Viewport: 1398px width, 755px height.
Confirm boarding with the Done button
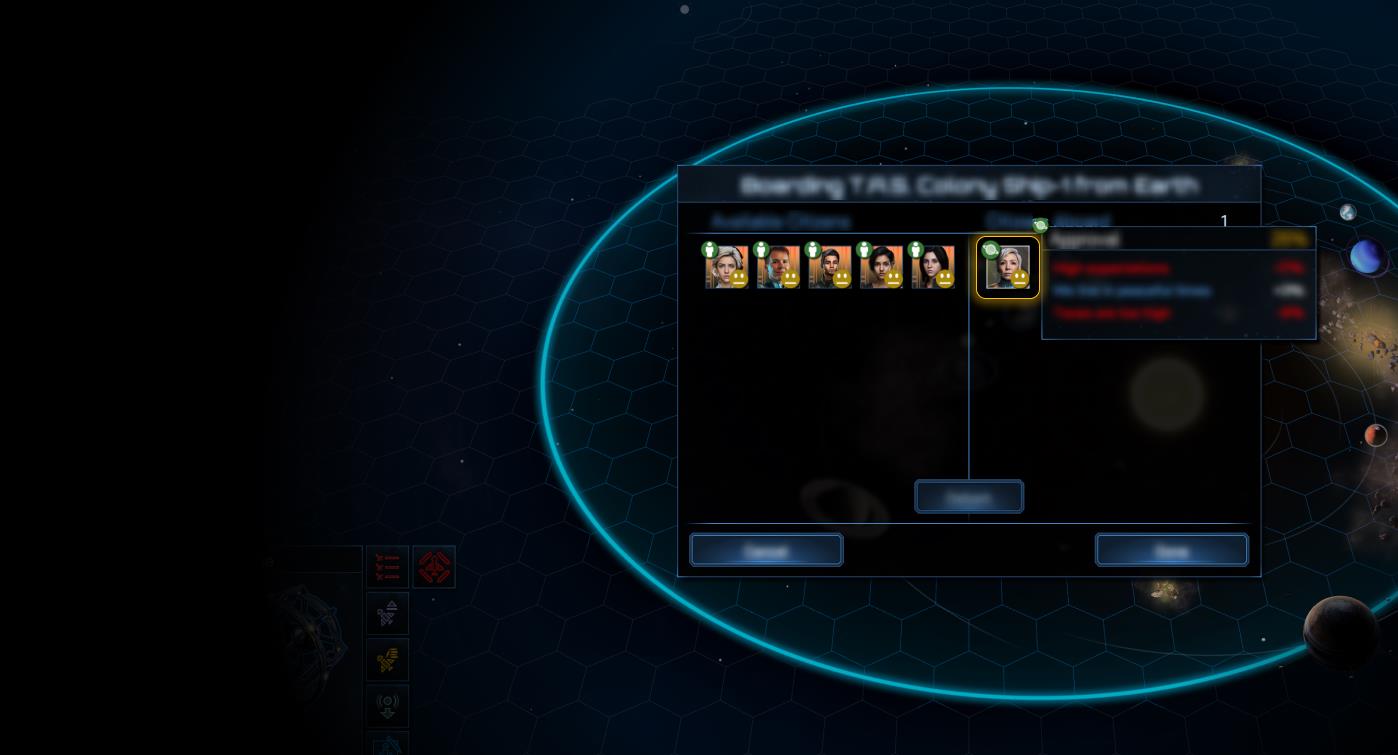tap(1171, 550)
